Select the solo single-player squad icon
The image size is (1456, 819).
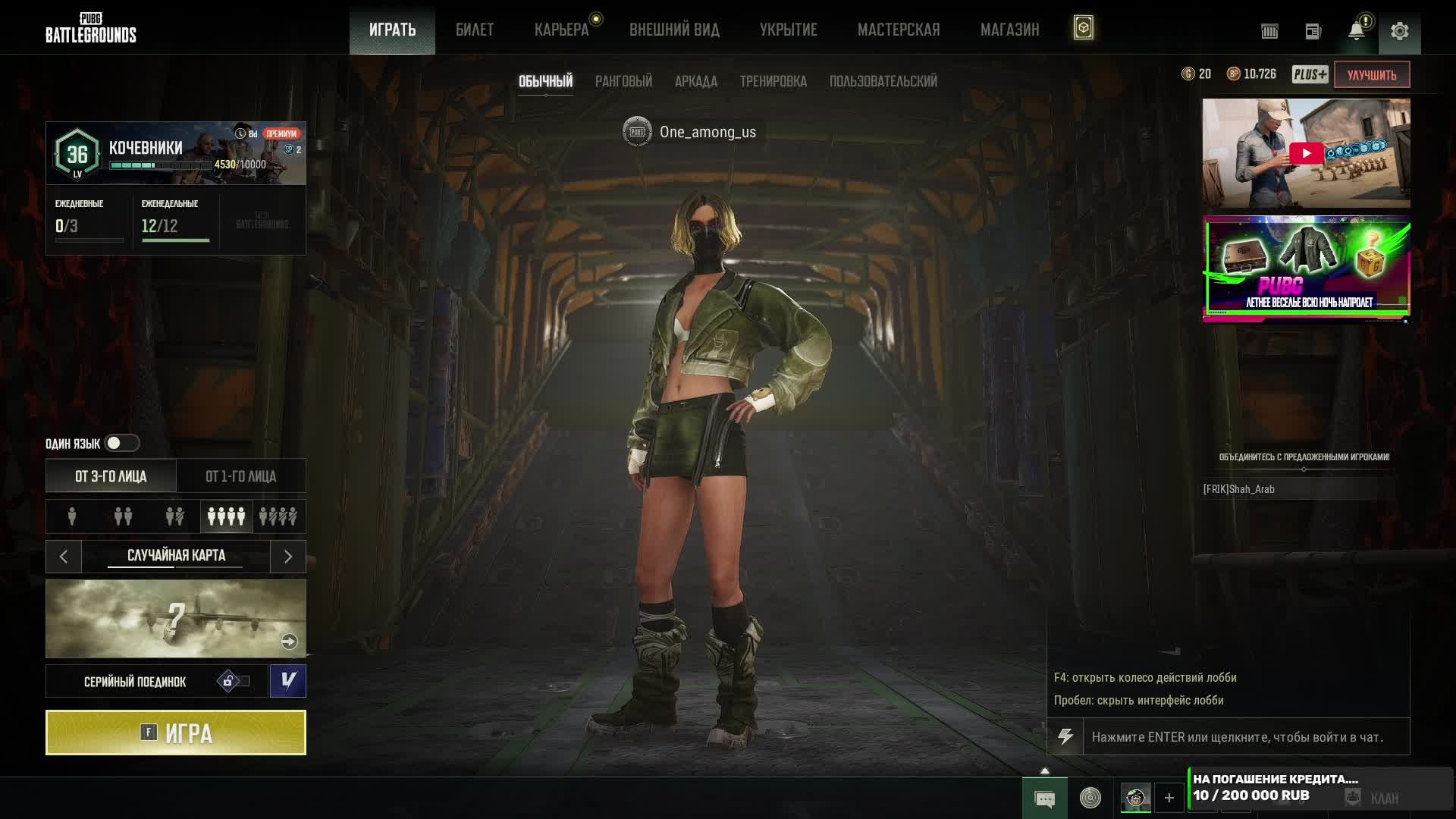(x=72, y=516)
